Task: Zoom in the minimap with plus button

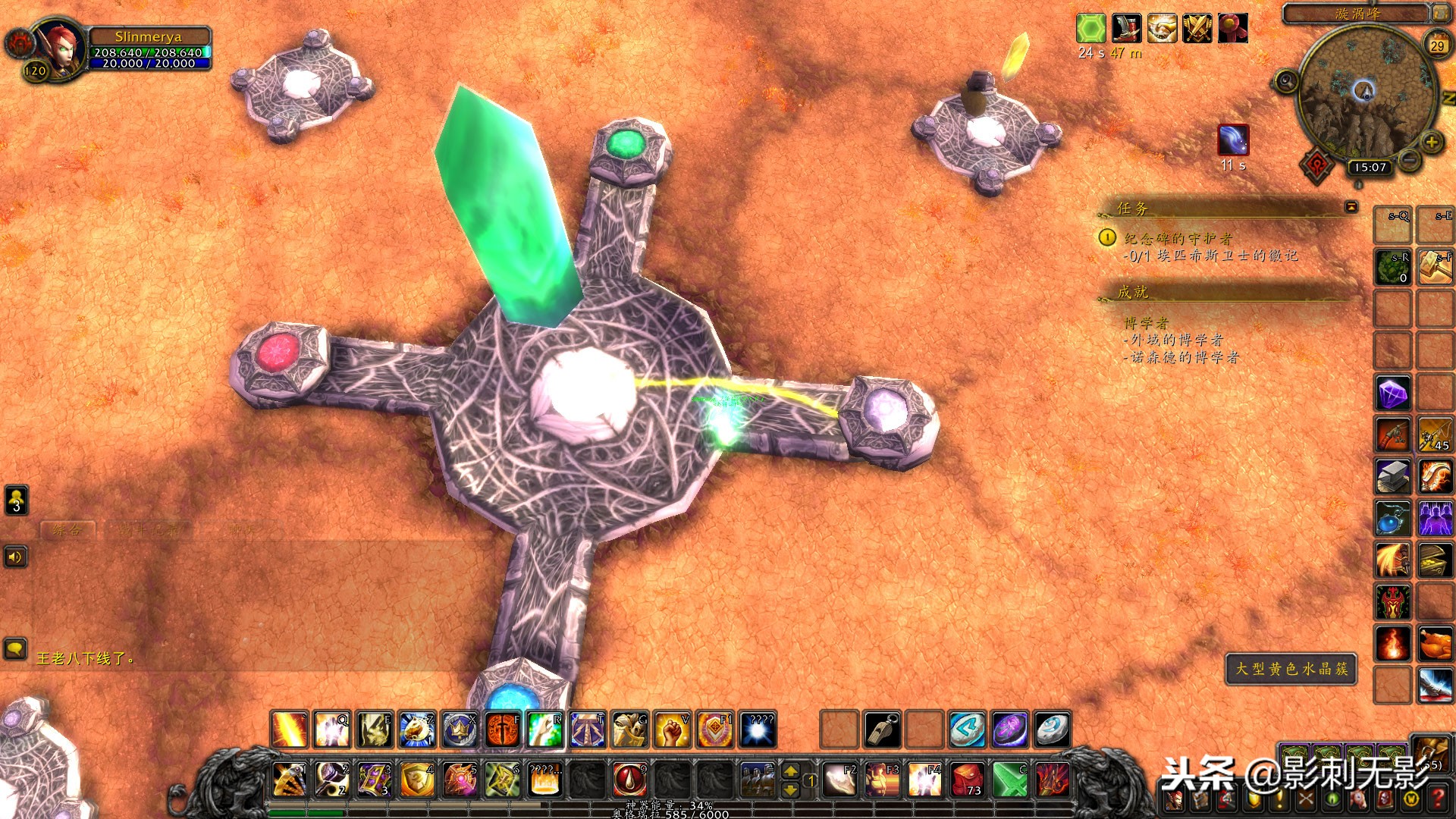Action: pyautogui.click(x=1431, y=142)
